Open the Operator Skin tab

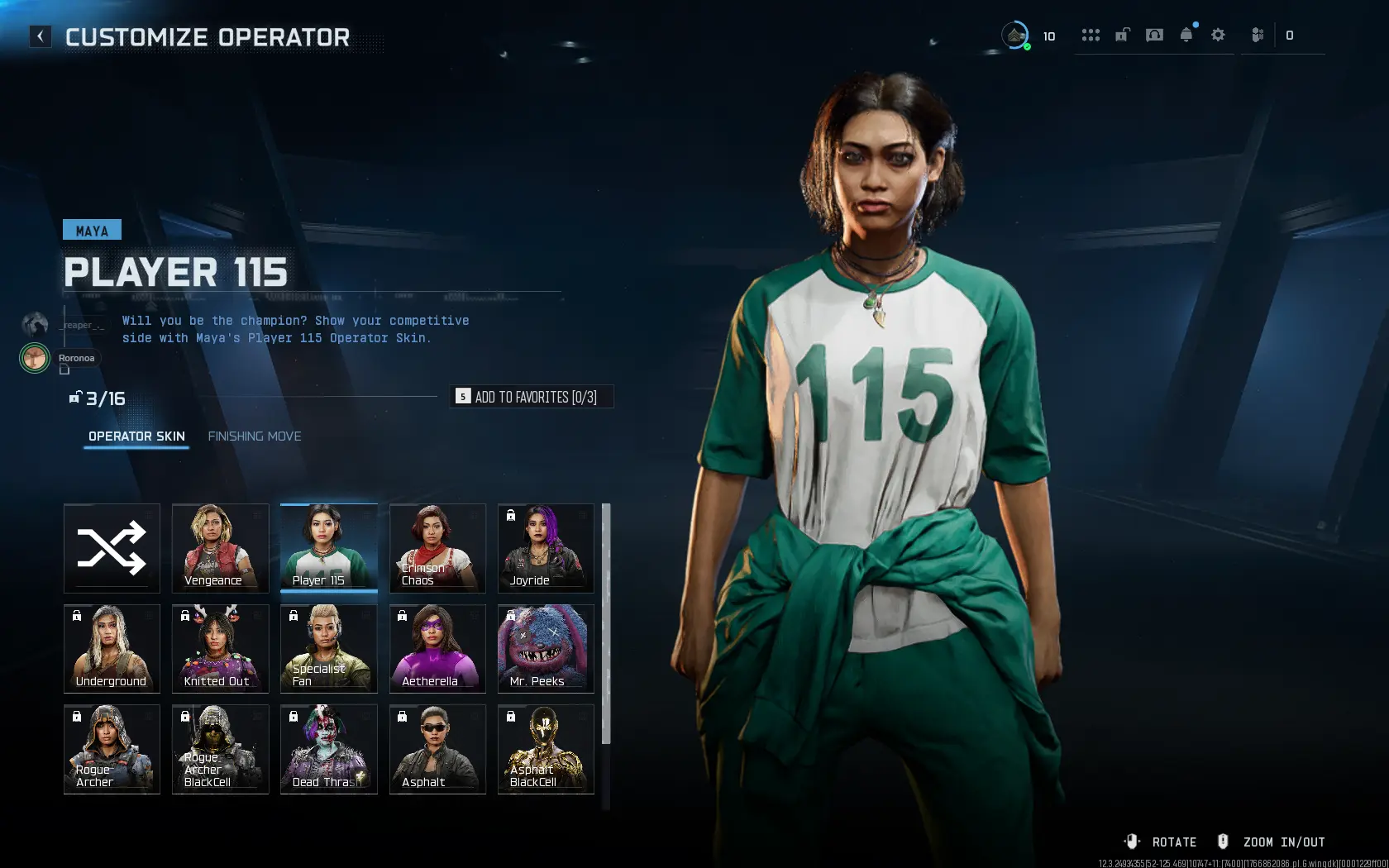pos(136,436)
